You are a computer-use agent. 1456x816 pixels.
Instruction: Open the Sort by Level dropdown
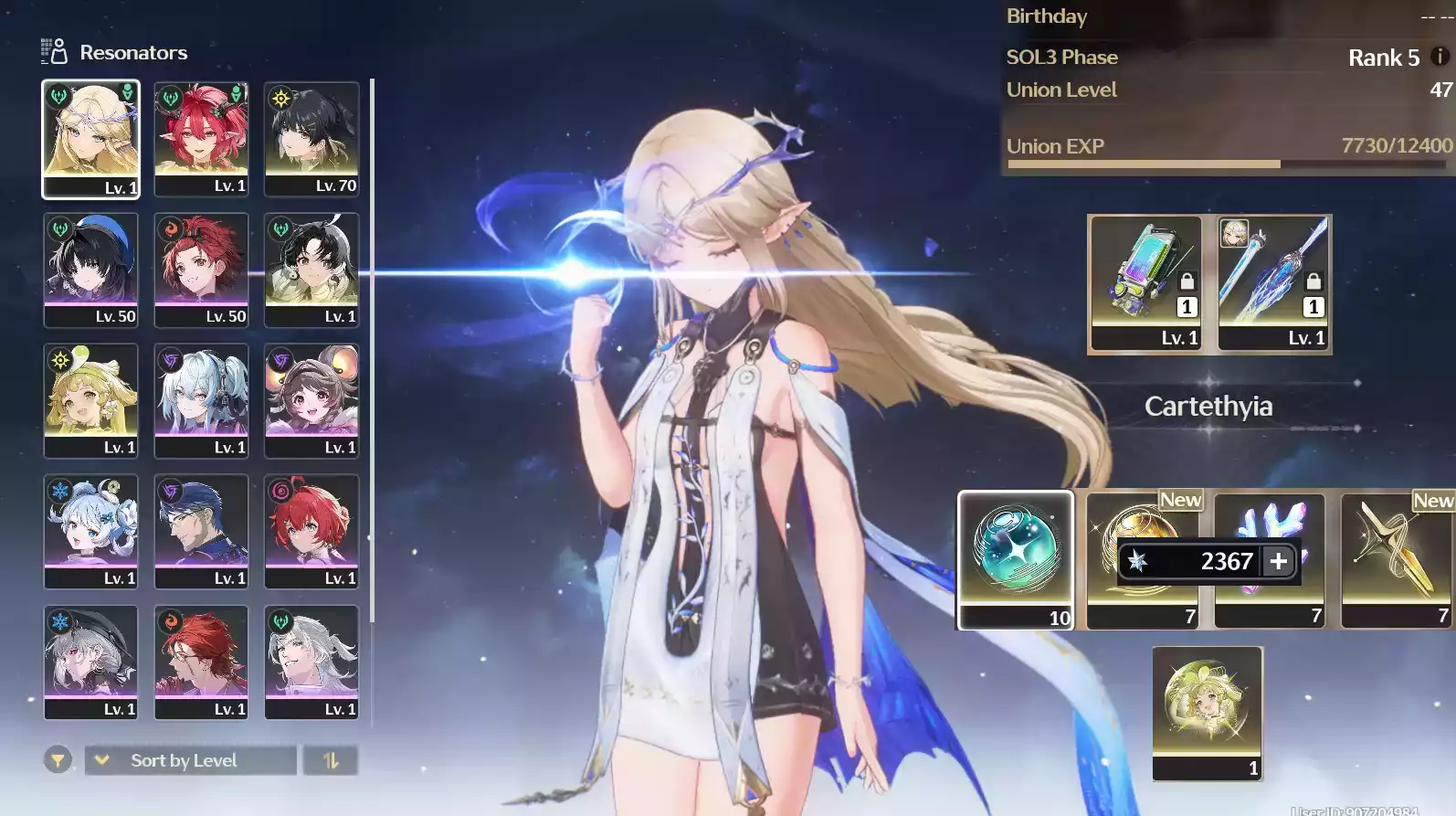pos(190,760)
